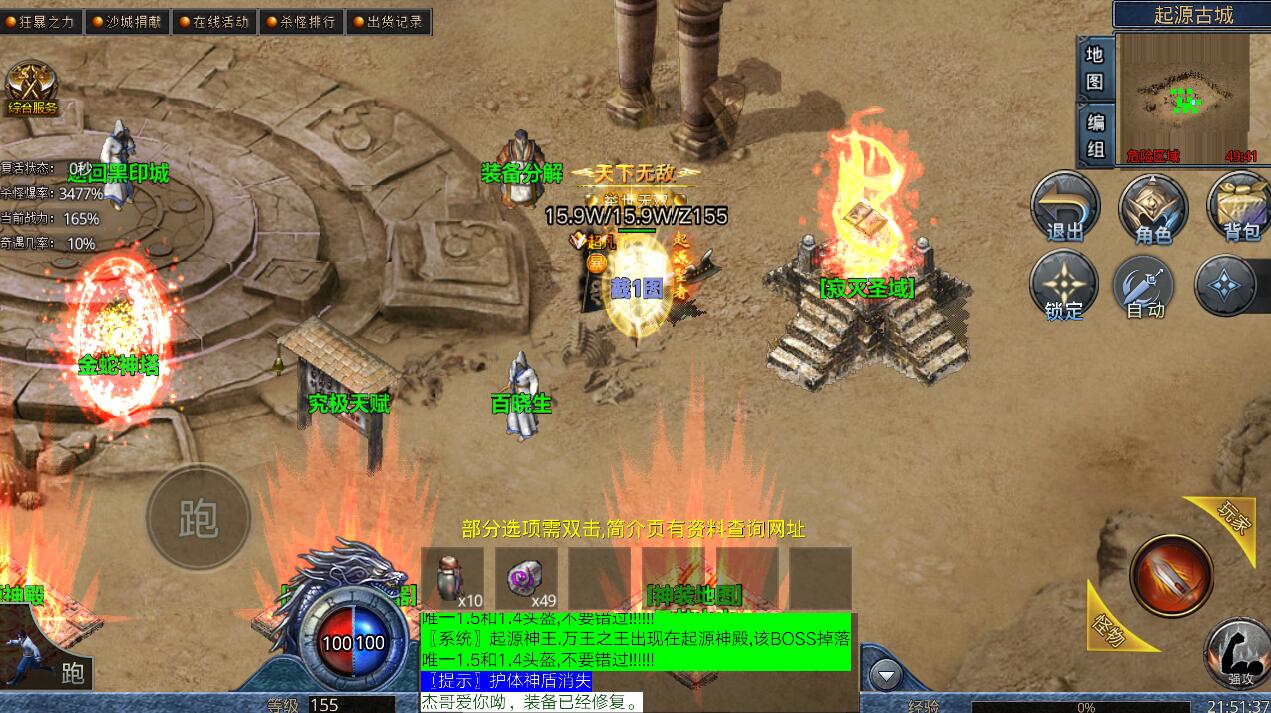Open the 角色 character sheet
Viewport: 1271px width, 713px height.
1153,208
